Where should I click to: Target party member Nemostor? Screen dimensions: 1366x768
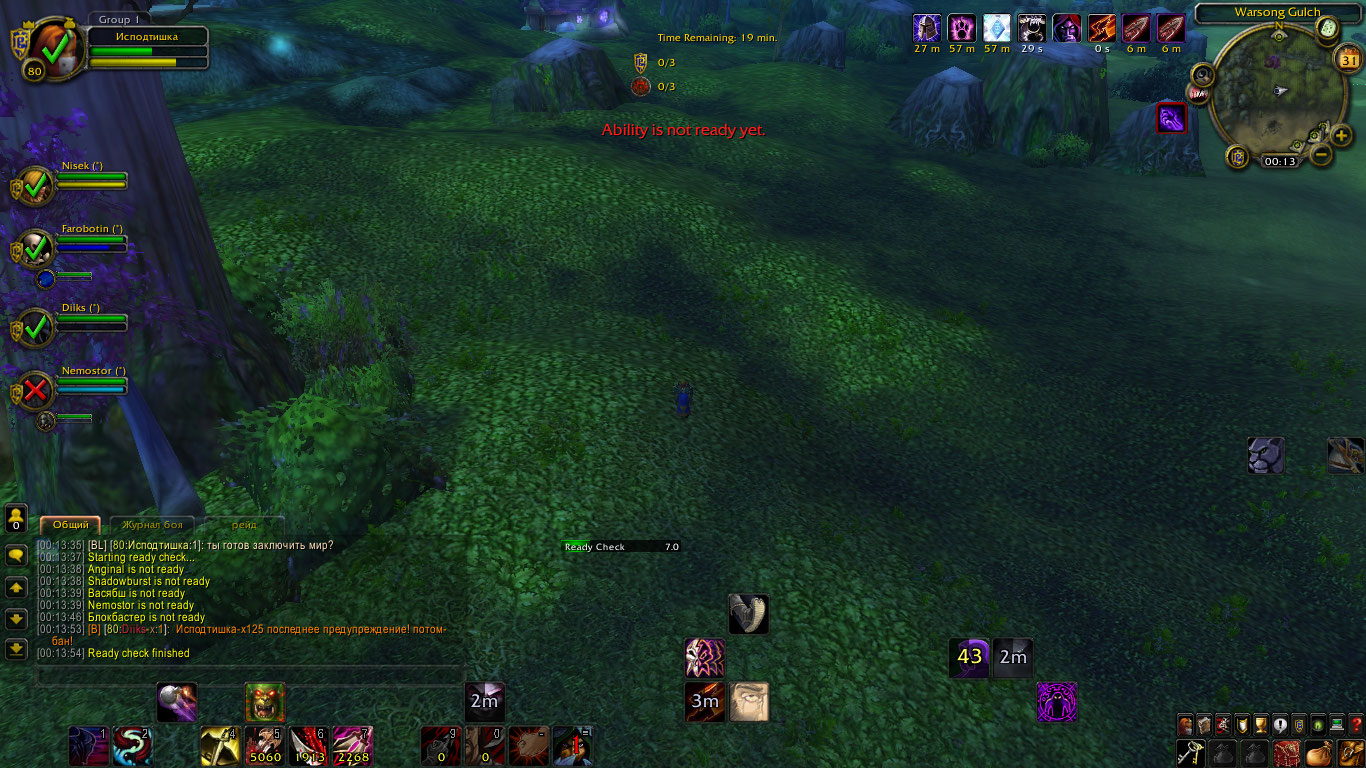coord(37,389)
